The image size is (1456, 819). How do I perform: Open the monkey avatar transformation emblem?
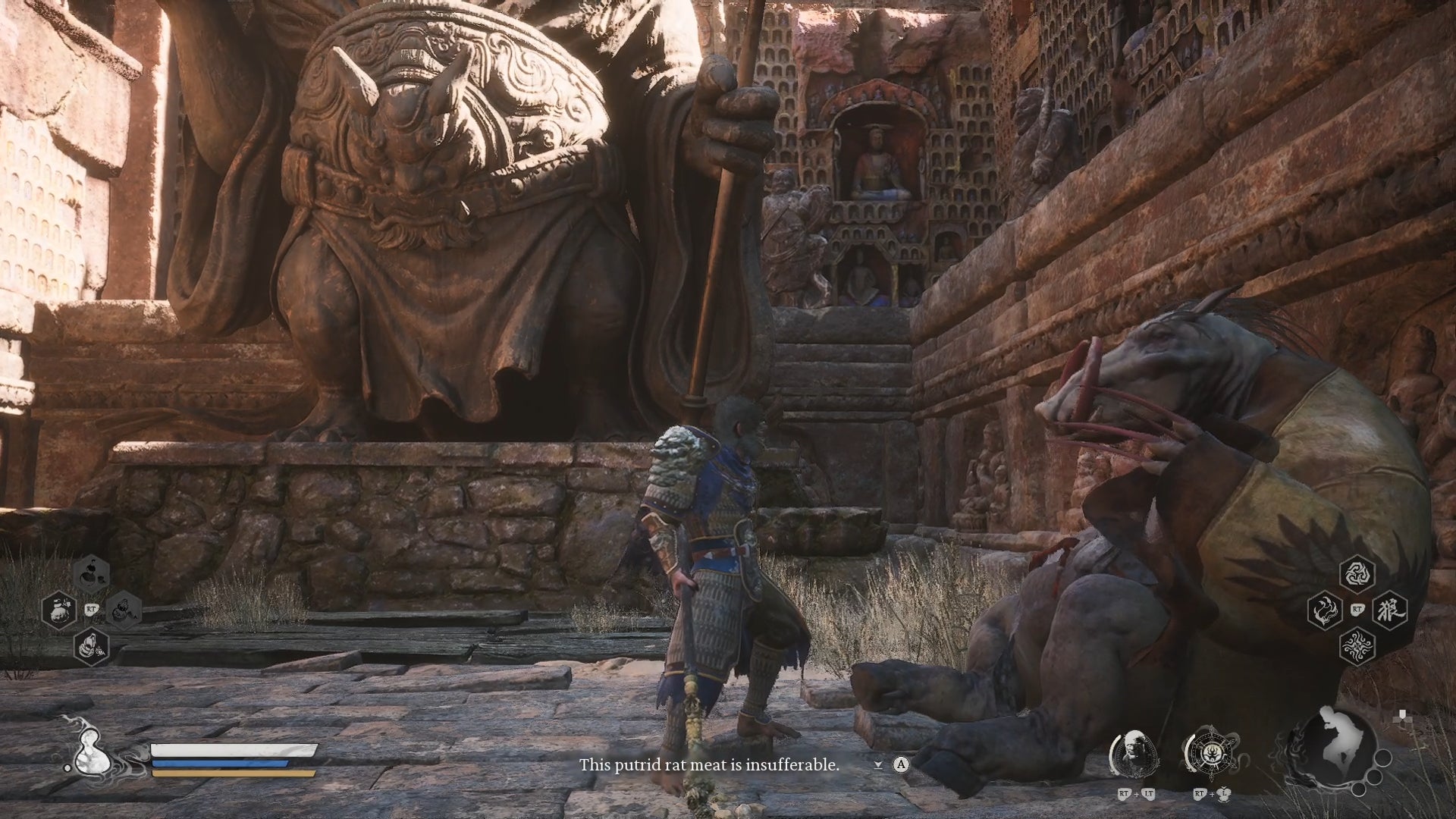(x=1134, y=752)
